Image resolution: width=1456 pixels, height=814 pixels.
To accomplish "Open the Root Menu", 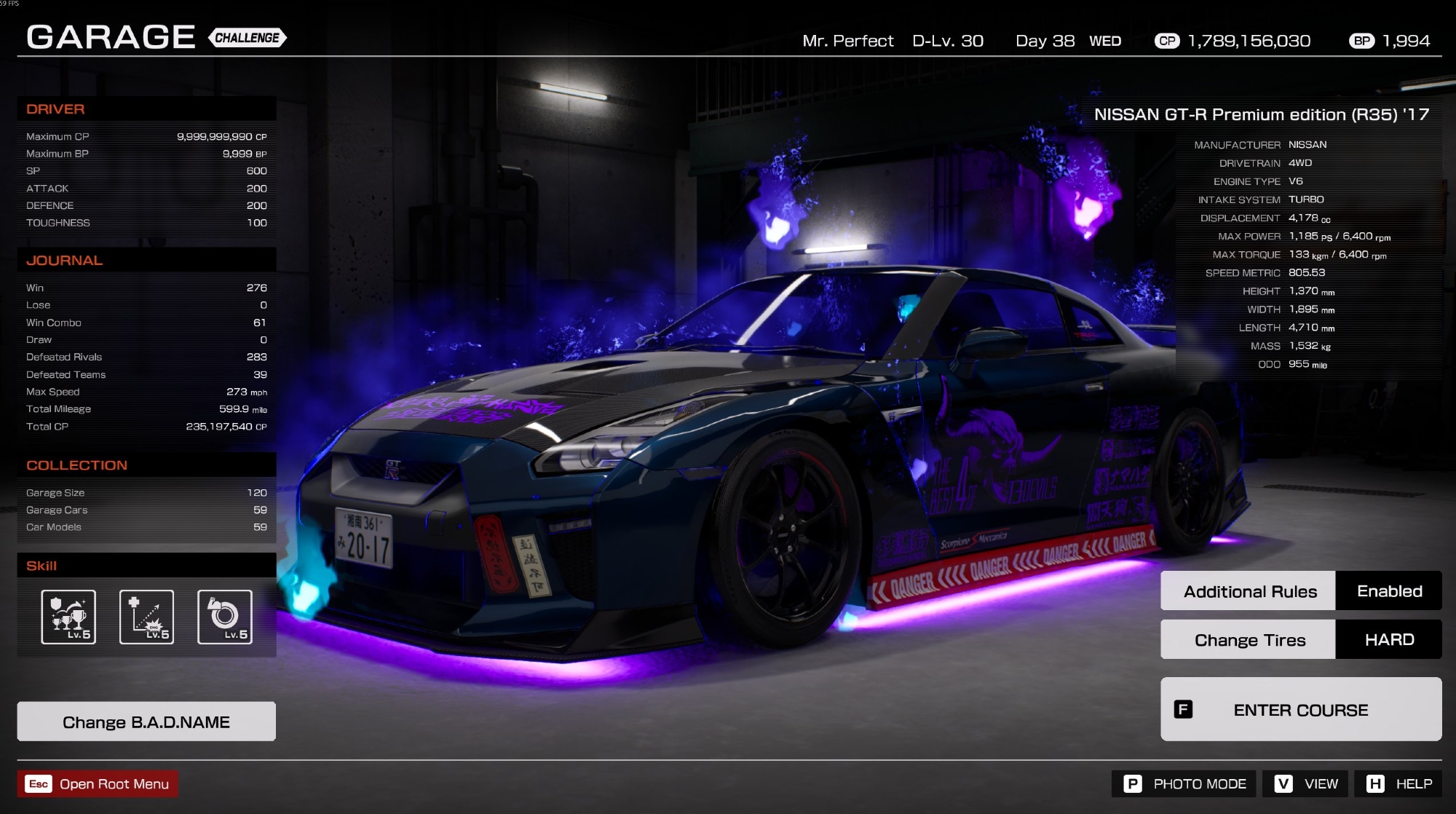I will pos(98,783).
